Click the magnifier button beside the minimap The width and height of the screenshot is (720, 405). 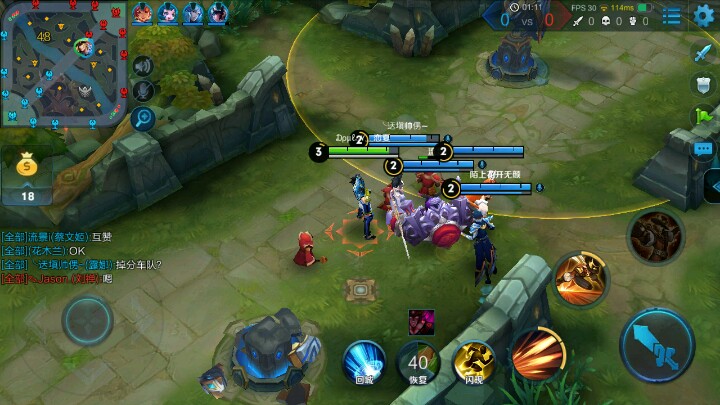pyautogui.click(x=142, y=120)
